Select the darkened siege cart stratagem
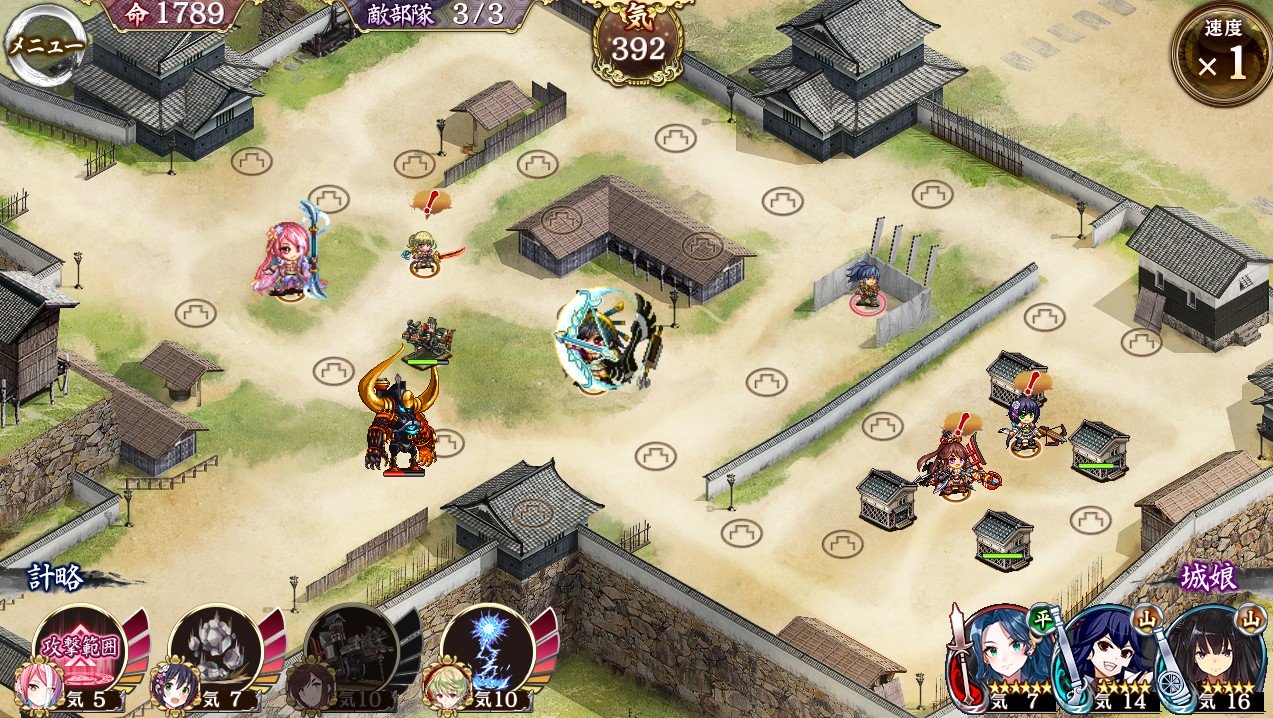 coord(349,650)
